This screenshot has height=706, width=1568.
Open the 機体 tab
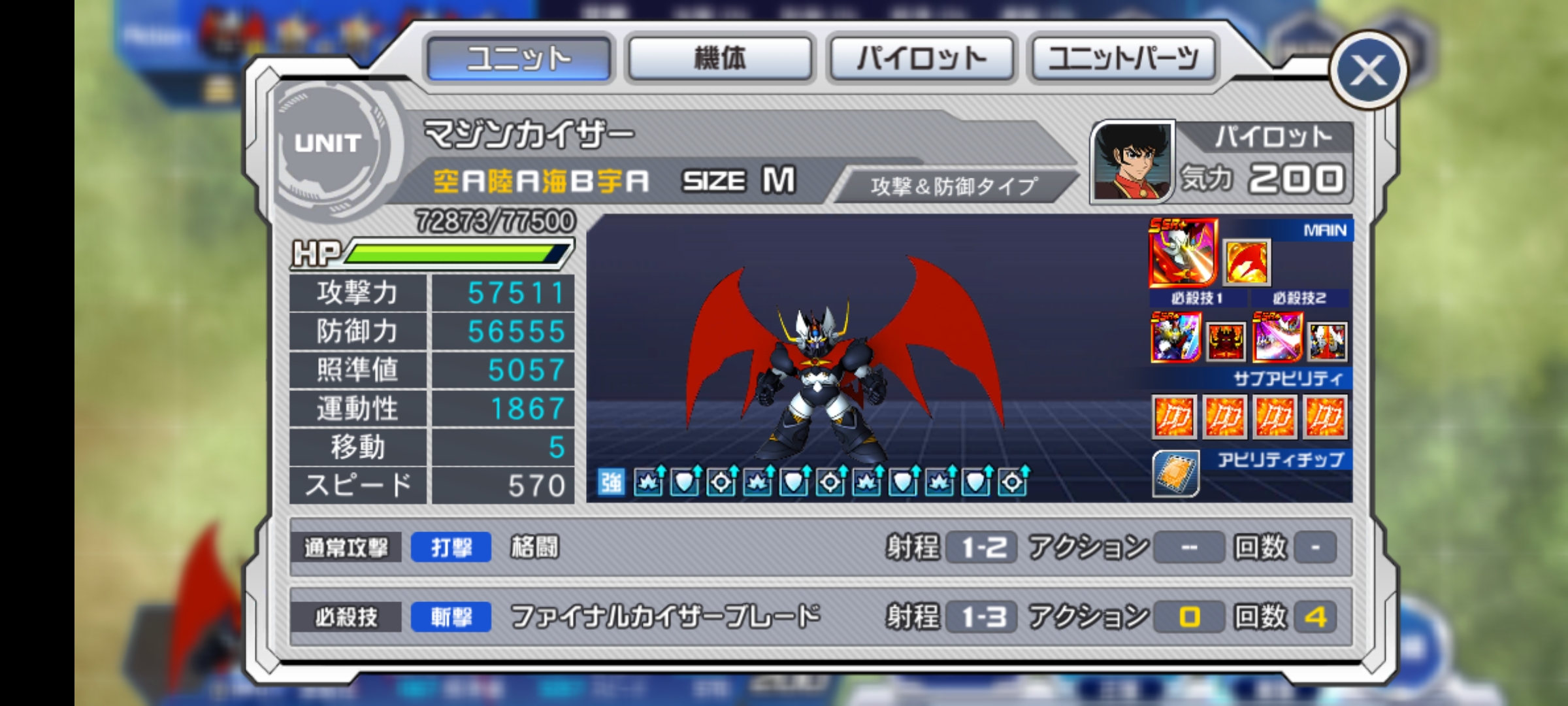(x=720, y=59)
